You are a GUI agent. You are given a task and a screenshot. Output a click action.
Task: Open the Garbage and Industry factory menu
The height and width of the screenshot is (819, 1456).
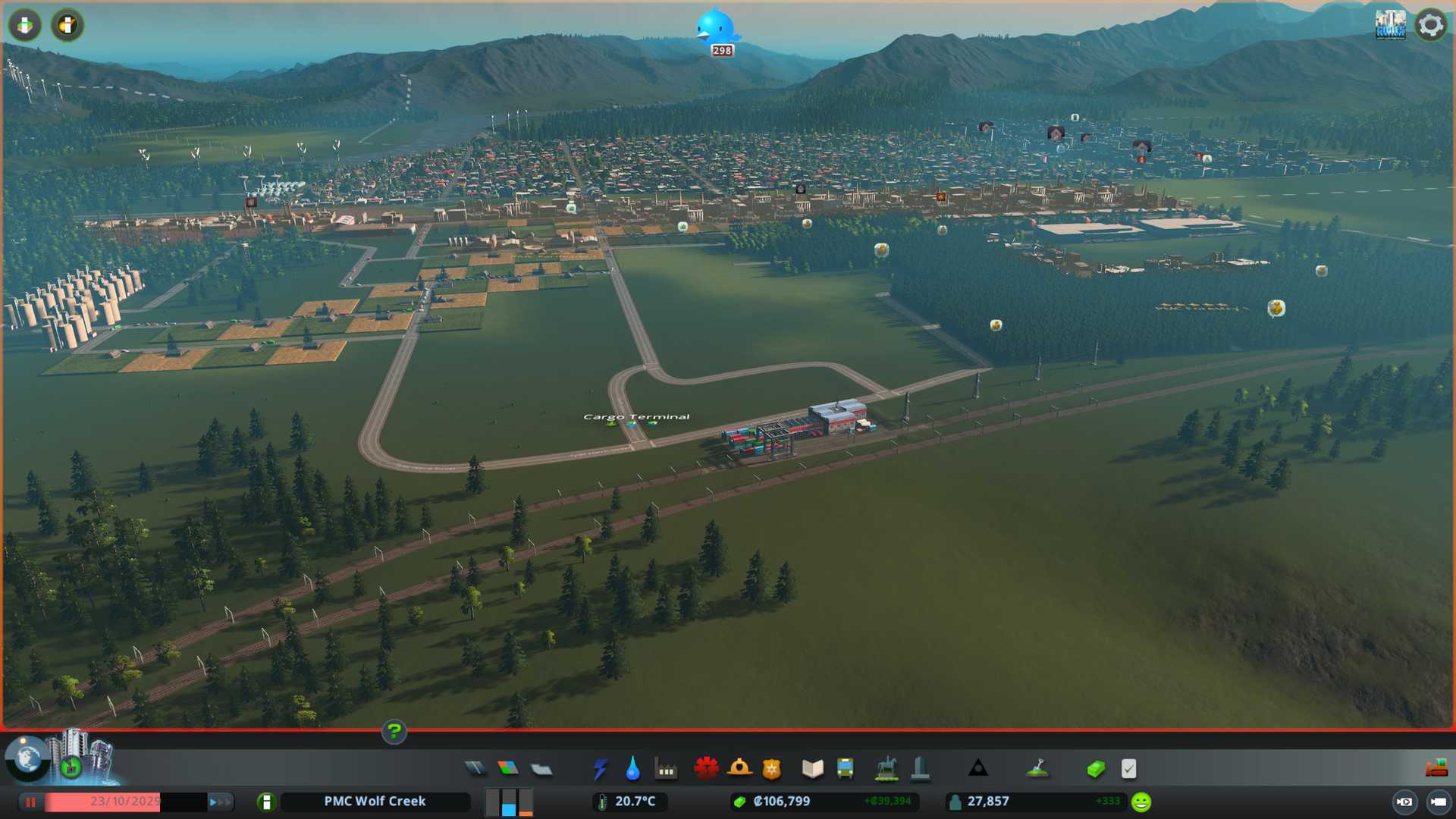(666, 769)
